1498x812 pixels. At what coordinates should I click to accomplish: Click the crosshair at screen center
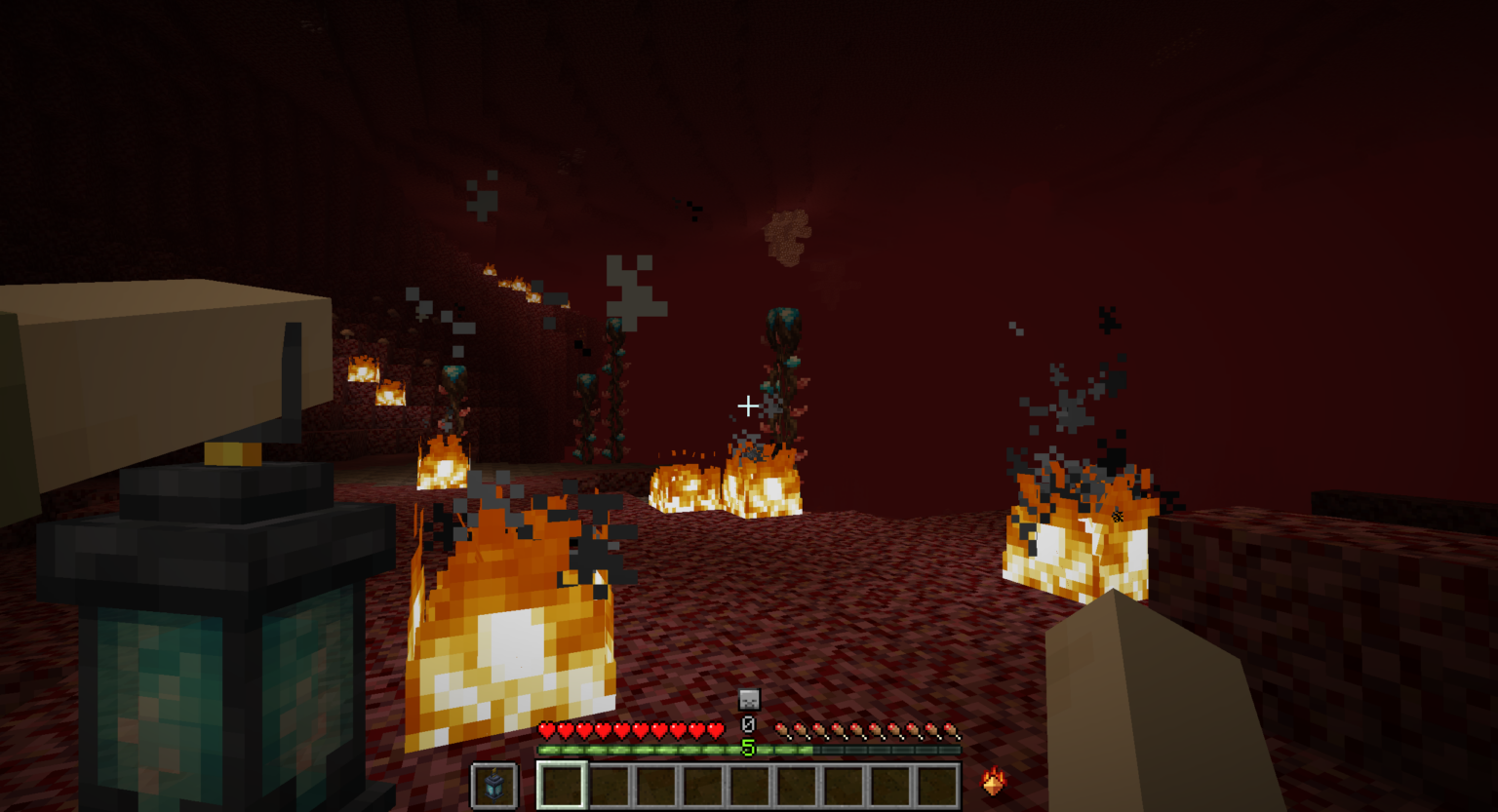pos(748,405)
